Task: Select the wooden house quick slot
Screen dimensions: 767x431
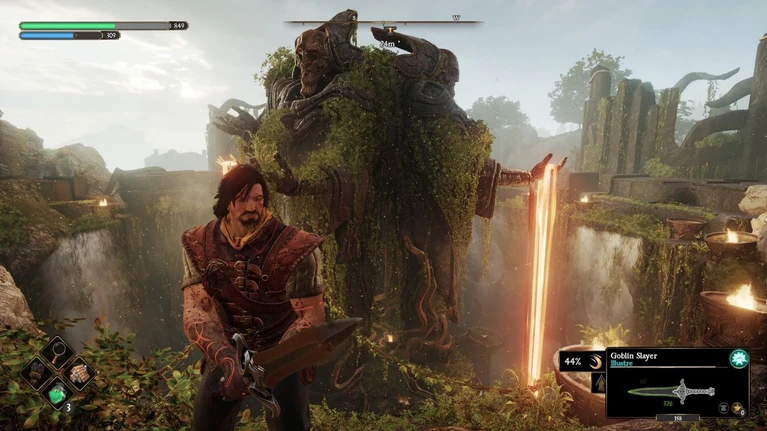Action: point(79,373)
